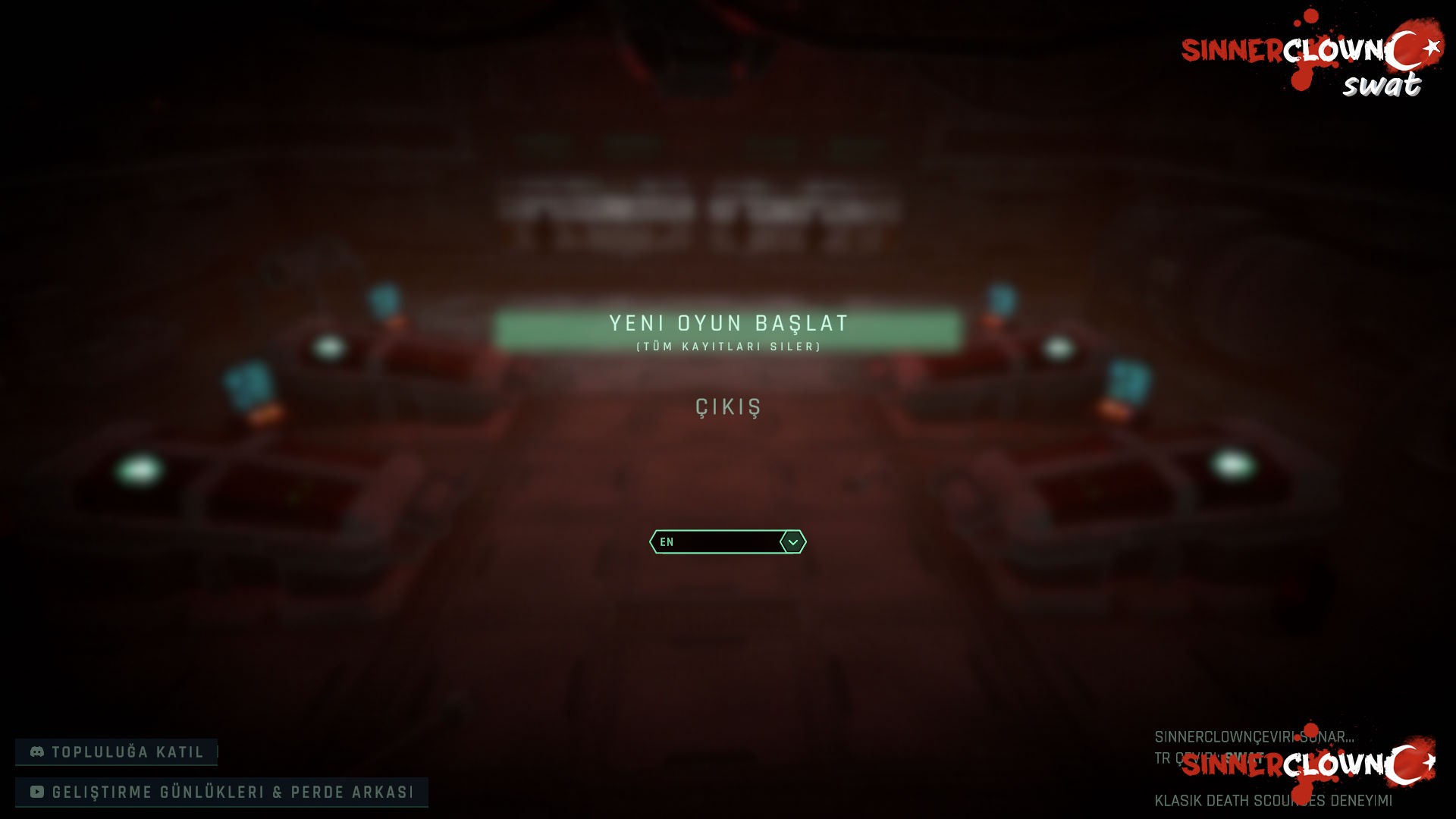Image resolution: width=1456 pixels, height=819 pixels.
Task: Click the EN label inside the language field
Action: click(667, 542)
